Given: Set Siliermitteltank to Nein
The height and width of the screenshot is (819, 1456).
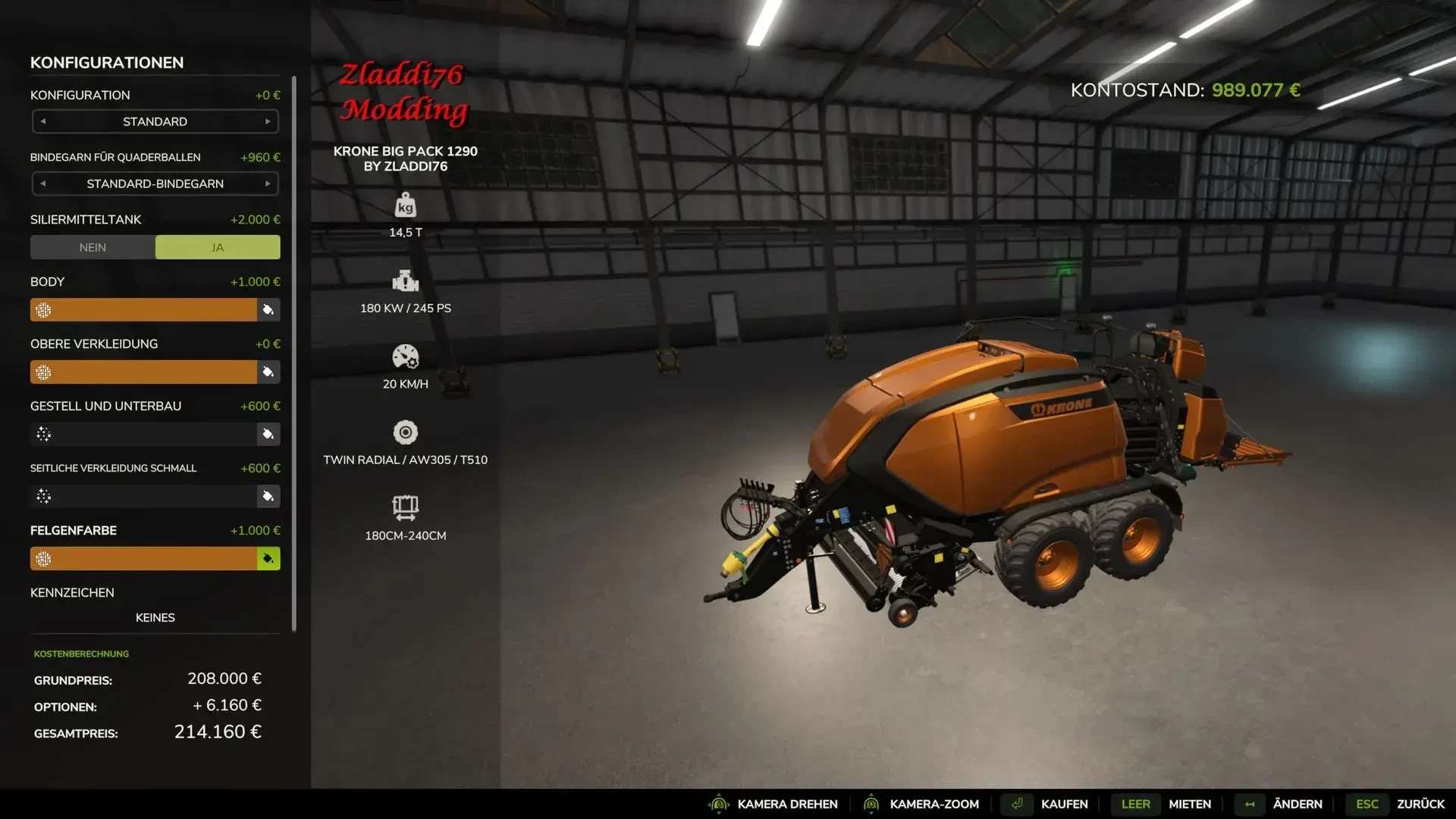Looking at the screenshot, I should (93, 247).
